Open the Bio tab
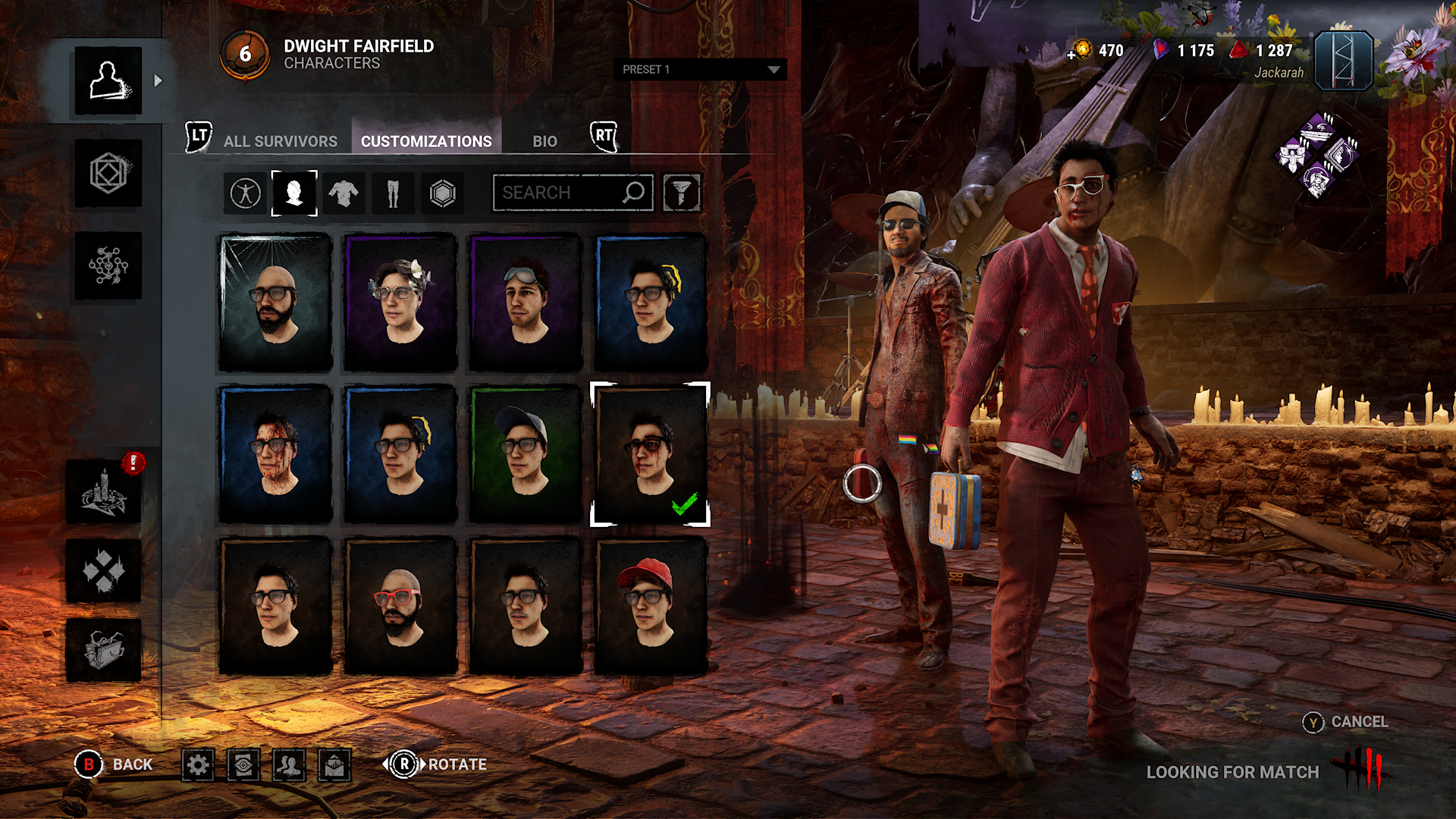1456x819 pixels. [x=544, y=141]
